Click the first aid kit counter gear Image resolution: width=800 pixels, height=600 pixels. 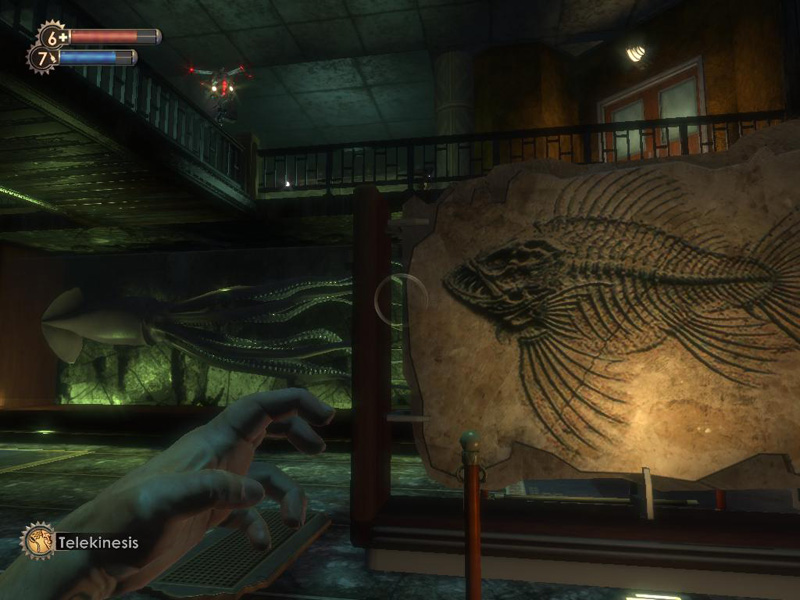click(51, 36)
